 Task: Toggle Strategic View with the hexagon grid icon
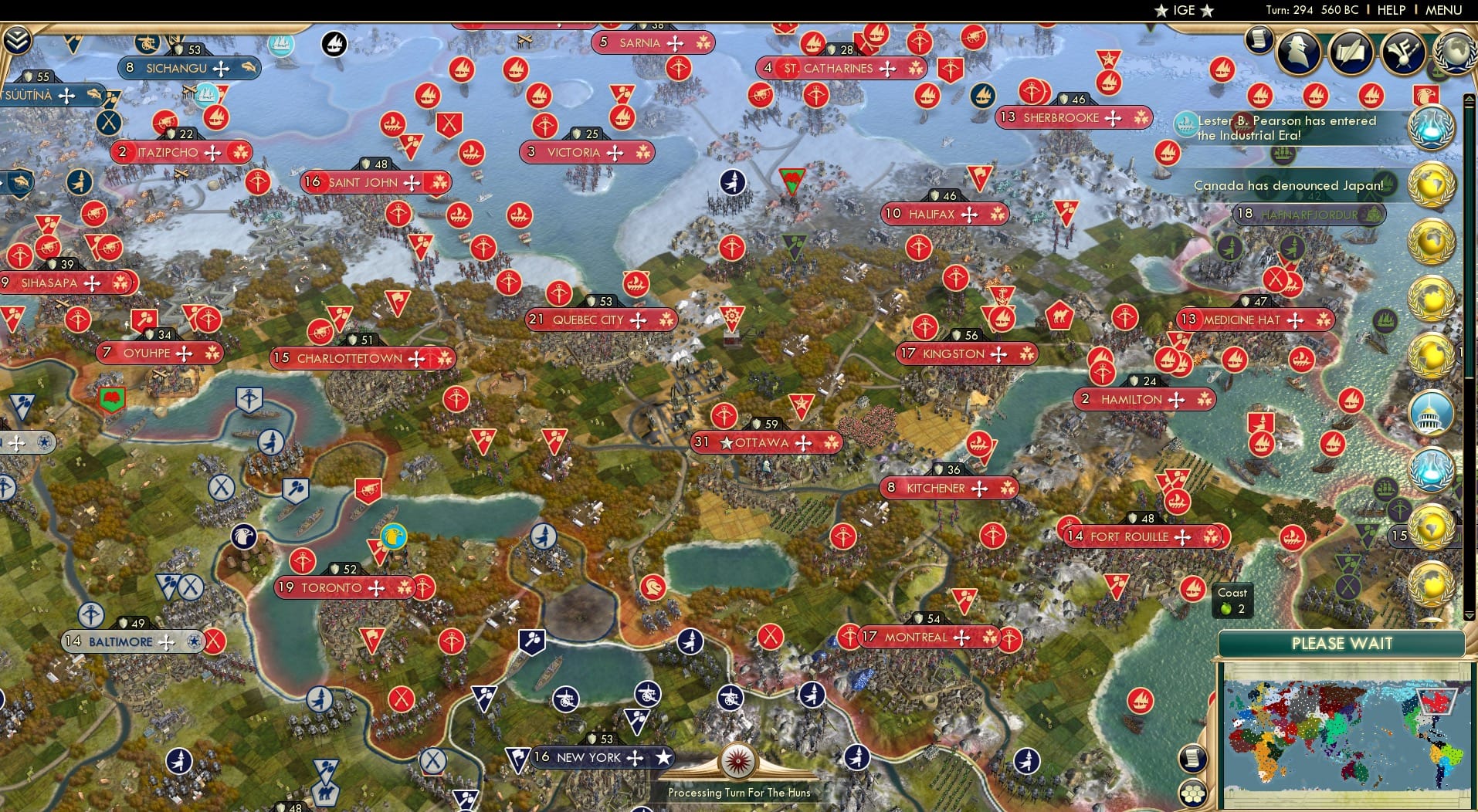[1194, 793]
